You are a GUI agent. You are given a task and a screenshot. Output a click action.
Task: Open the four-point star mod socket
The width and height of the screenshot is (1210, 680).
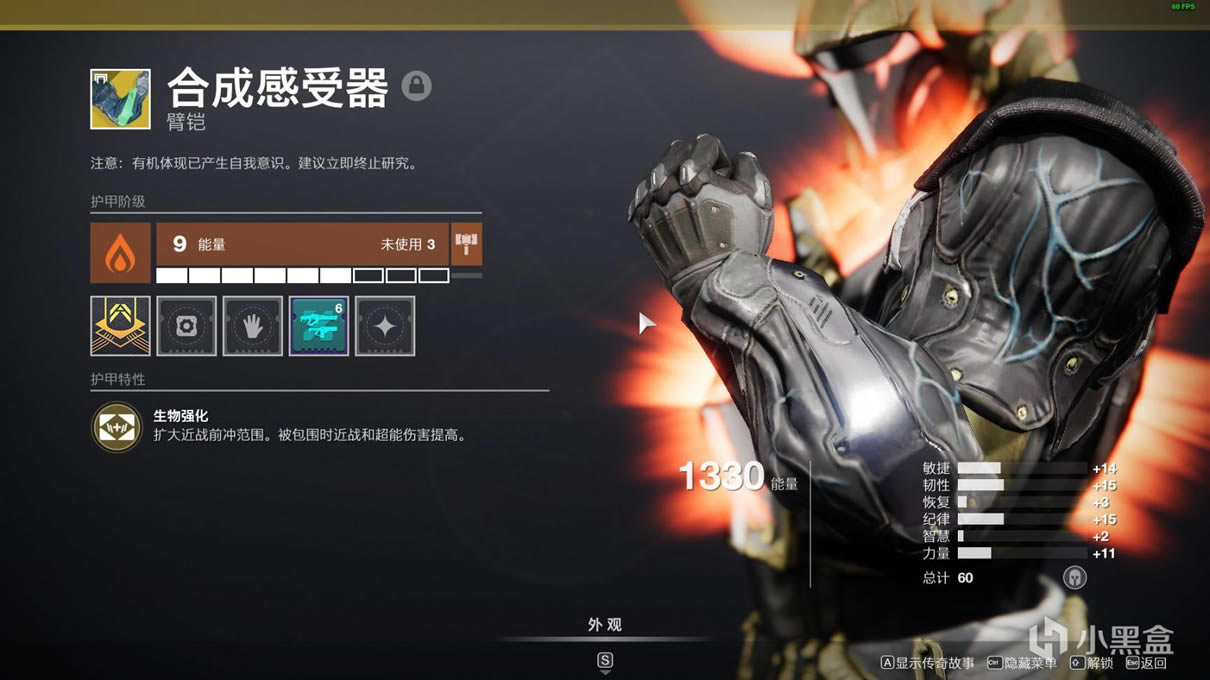point(385,326)
